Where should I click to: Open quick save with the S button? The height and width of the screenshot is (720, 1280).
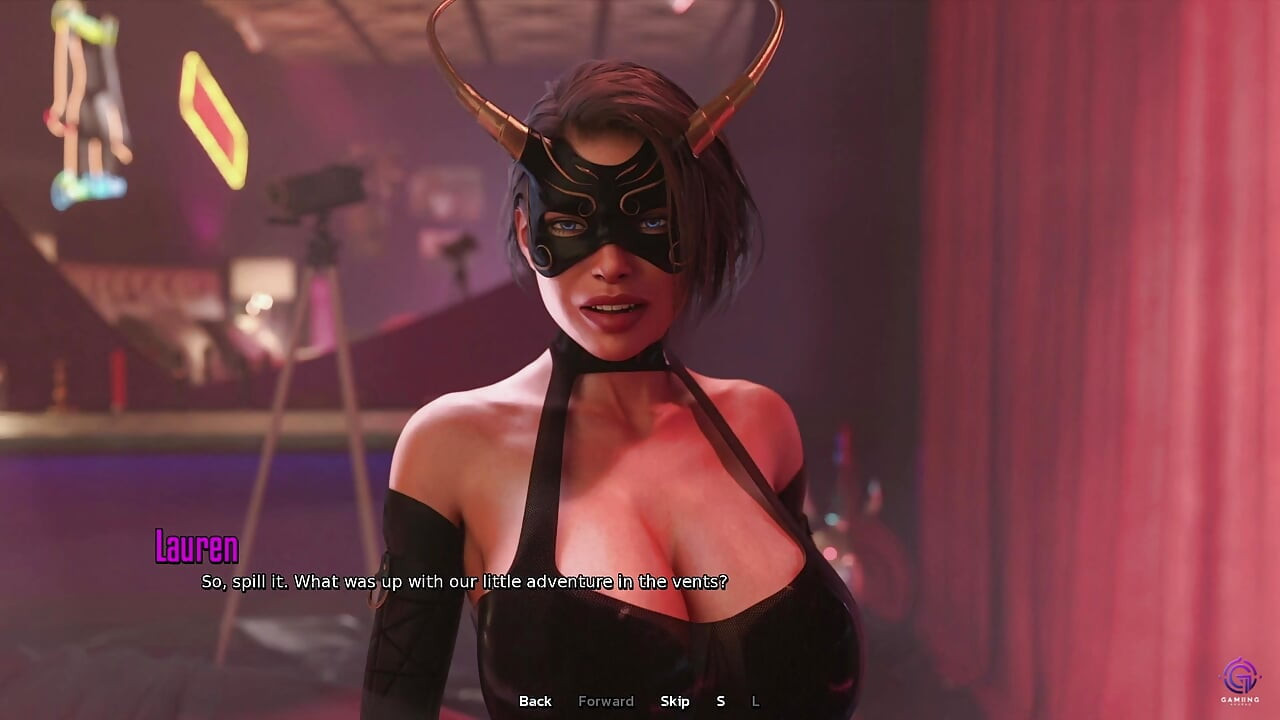click(x=720, y=701)
